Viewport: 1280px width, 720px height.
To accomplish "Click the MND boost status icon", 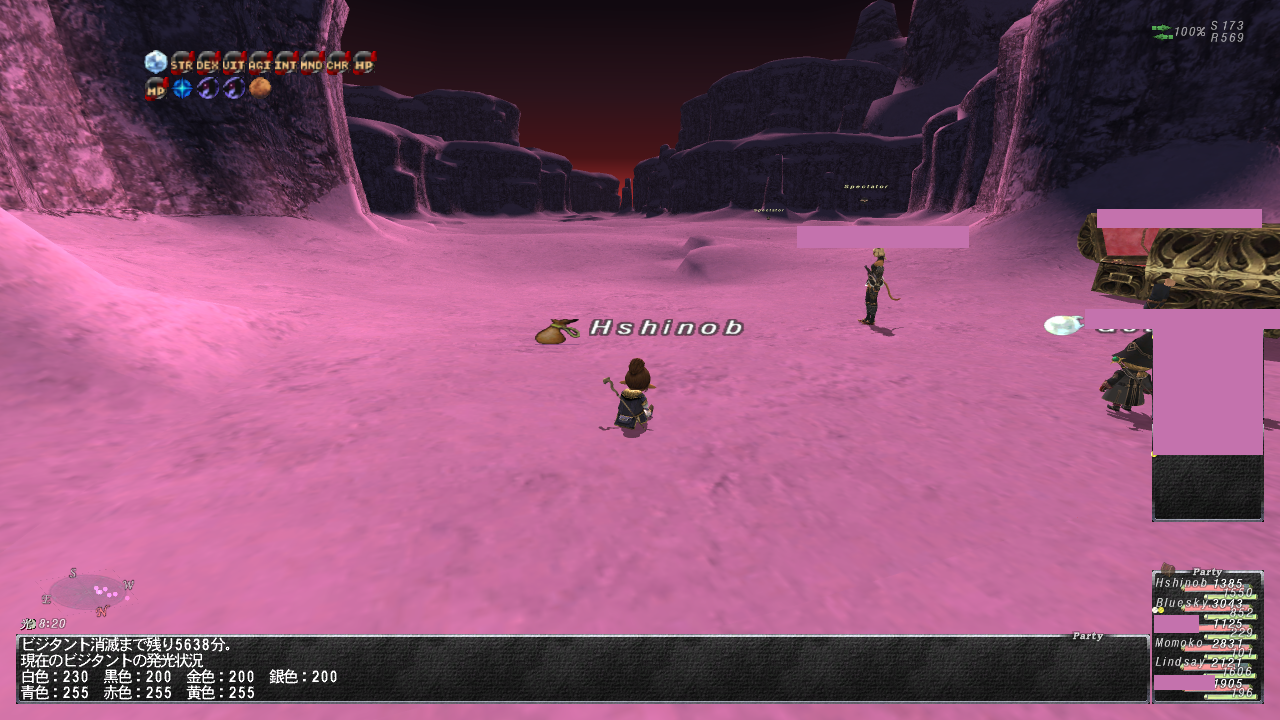I will pyautogui.click(x=311, y=64).
